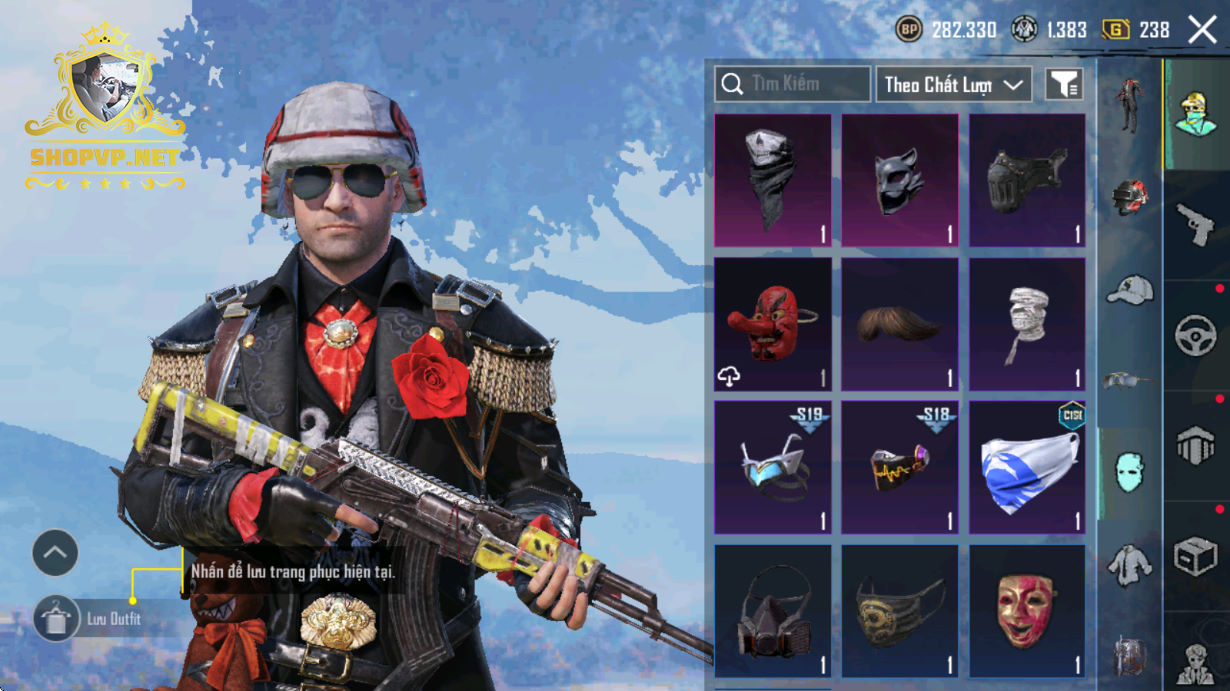Close the inventory with the X button
The height and width of the screenshot is (691, 1230).
[x=1202, y=30]
